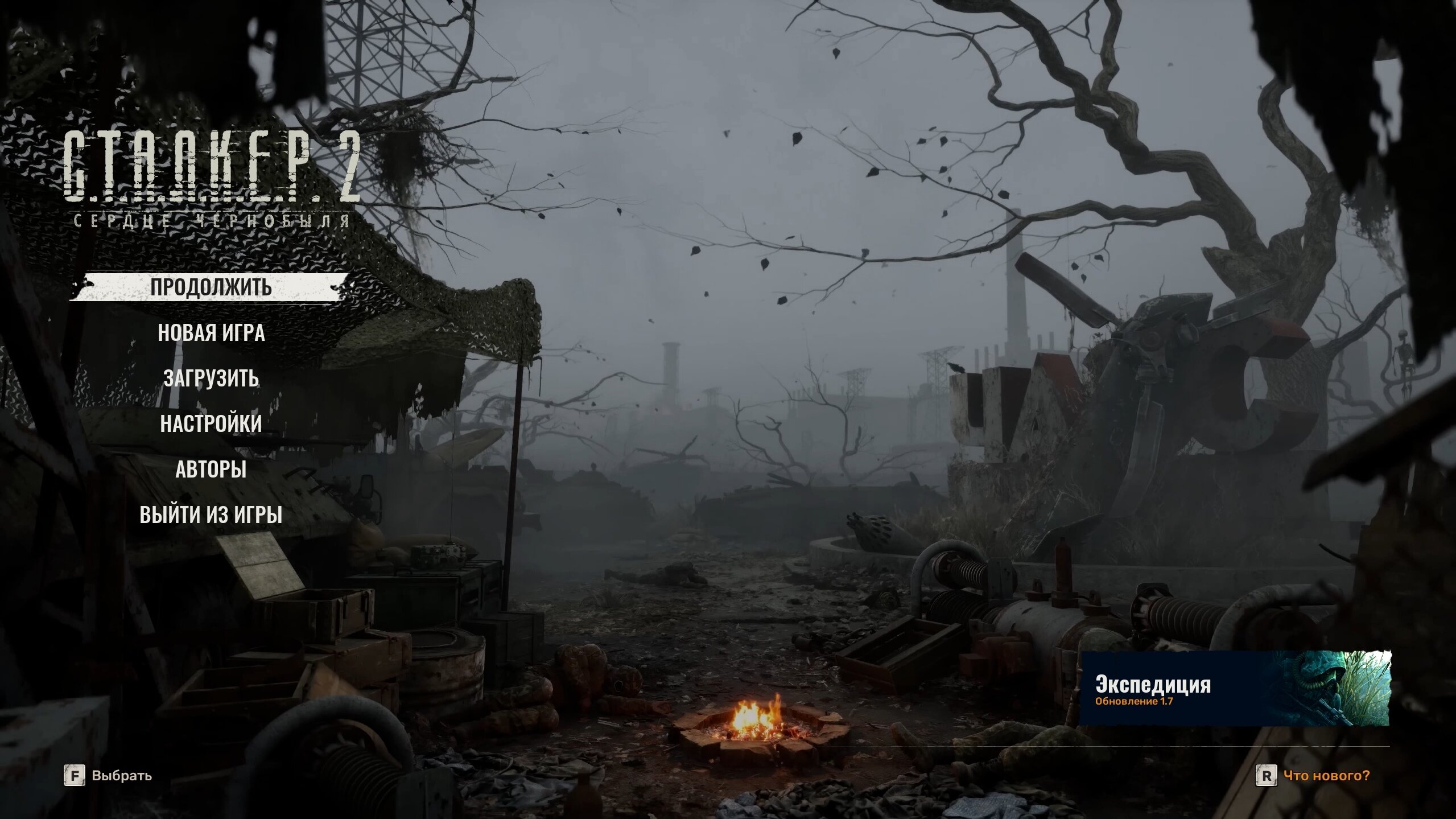The height and width of the screenshot is (819, 1456).
Task: Select Продолжить to continue the game
Action: coord(211,287)
